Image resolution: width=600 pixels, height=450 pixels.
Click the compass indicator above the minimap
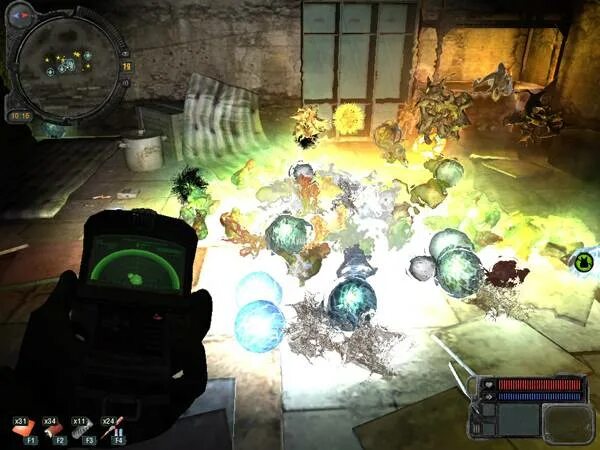[20, 15]
